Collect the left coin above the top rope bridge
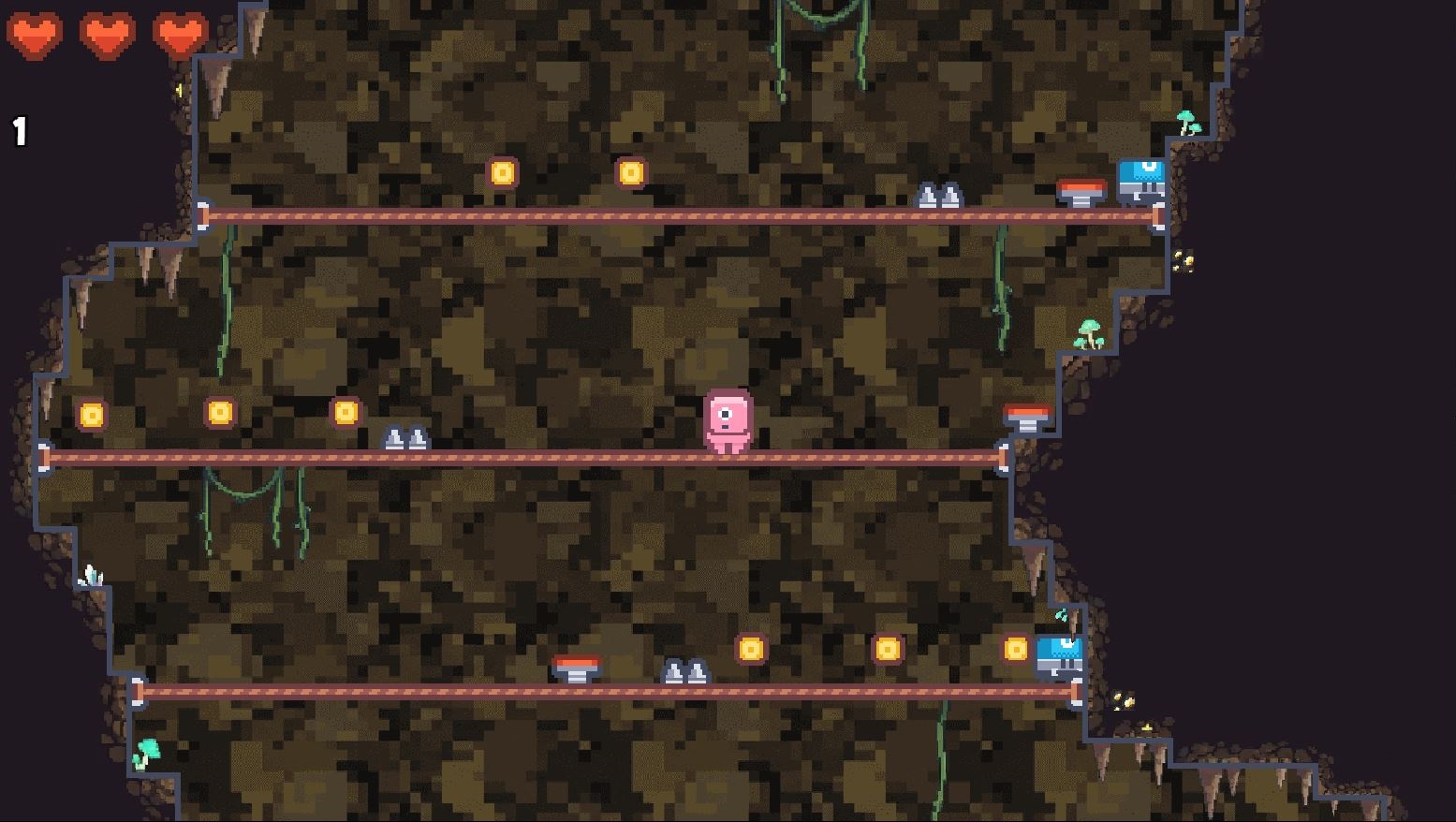1456x822 pixels. point(505,171)
